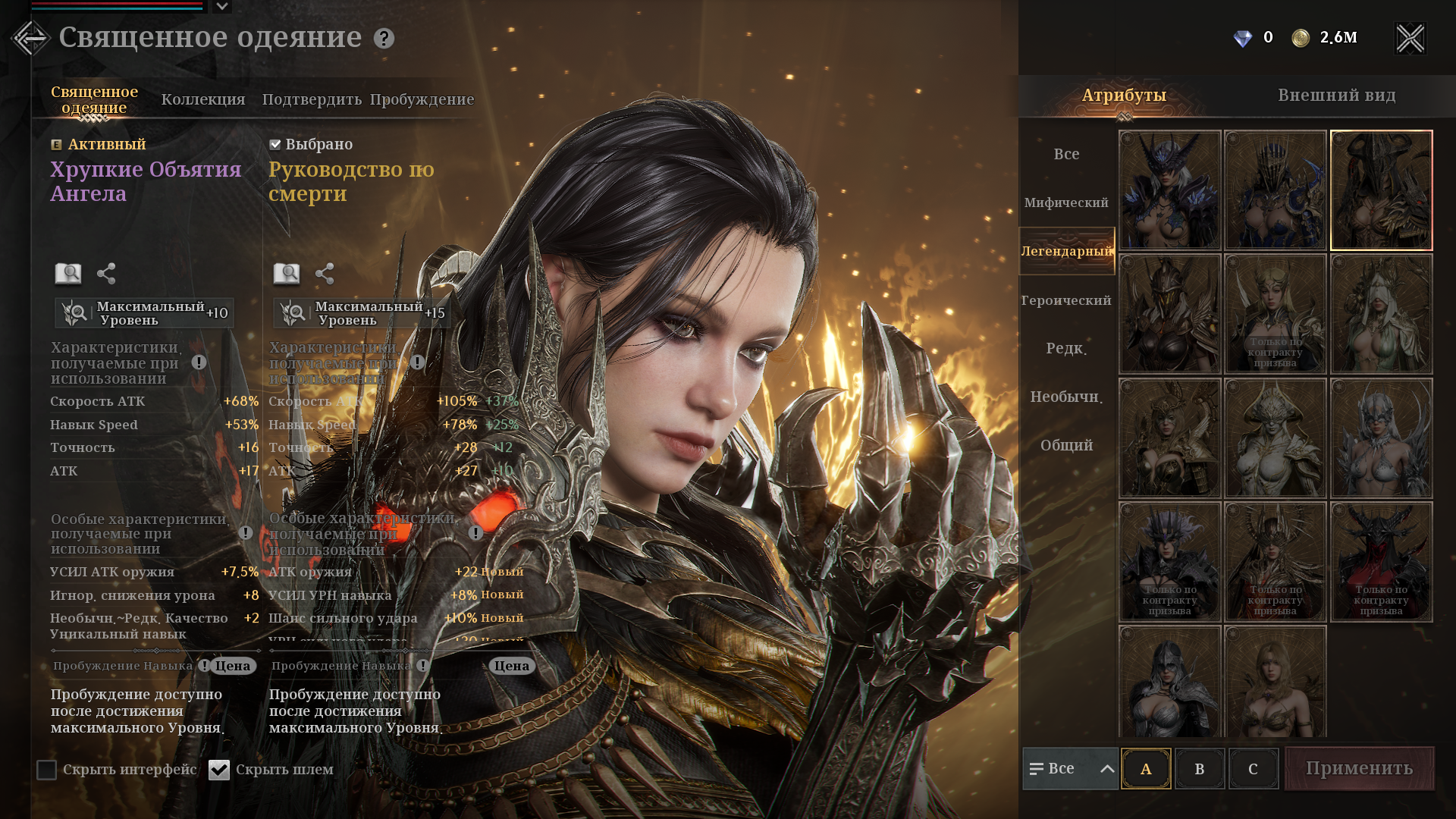Click the Цена button for selected garment

512,666
